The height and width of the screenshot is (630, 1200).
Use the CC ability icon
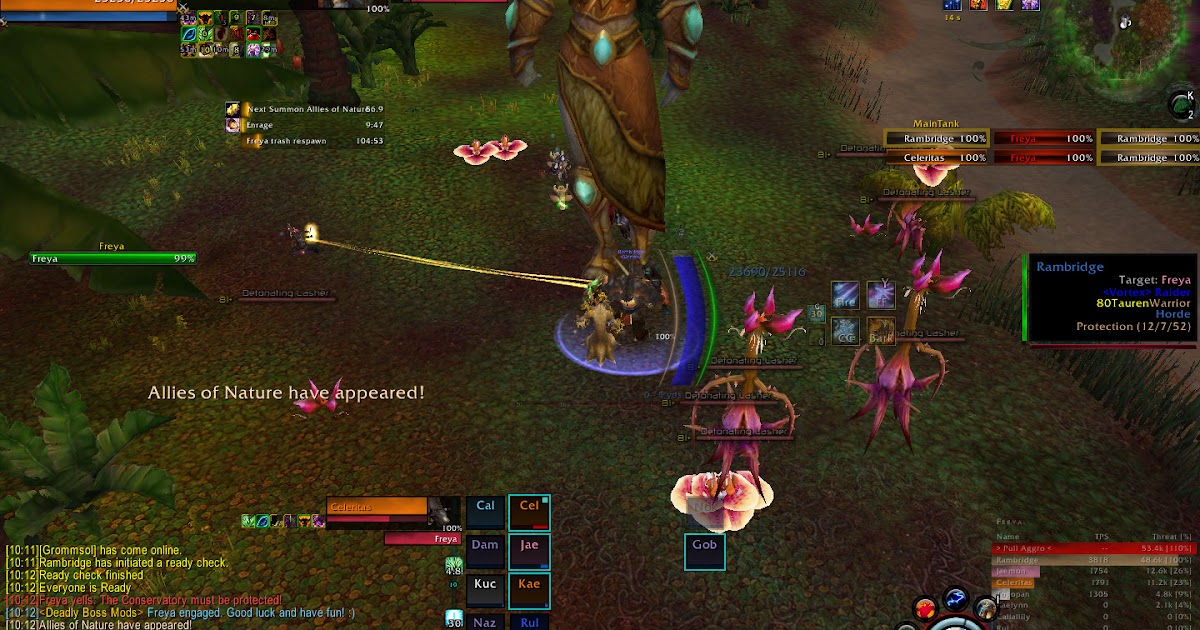(846, 332)
